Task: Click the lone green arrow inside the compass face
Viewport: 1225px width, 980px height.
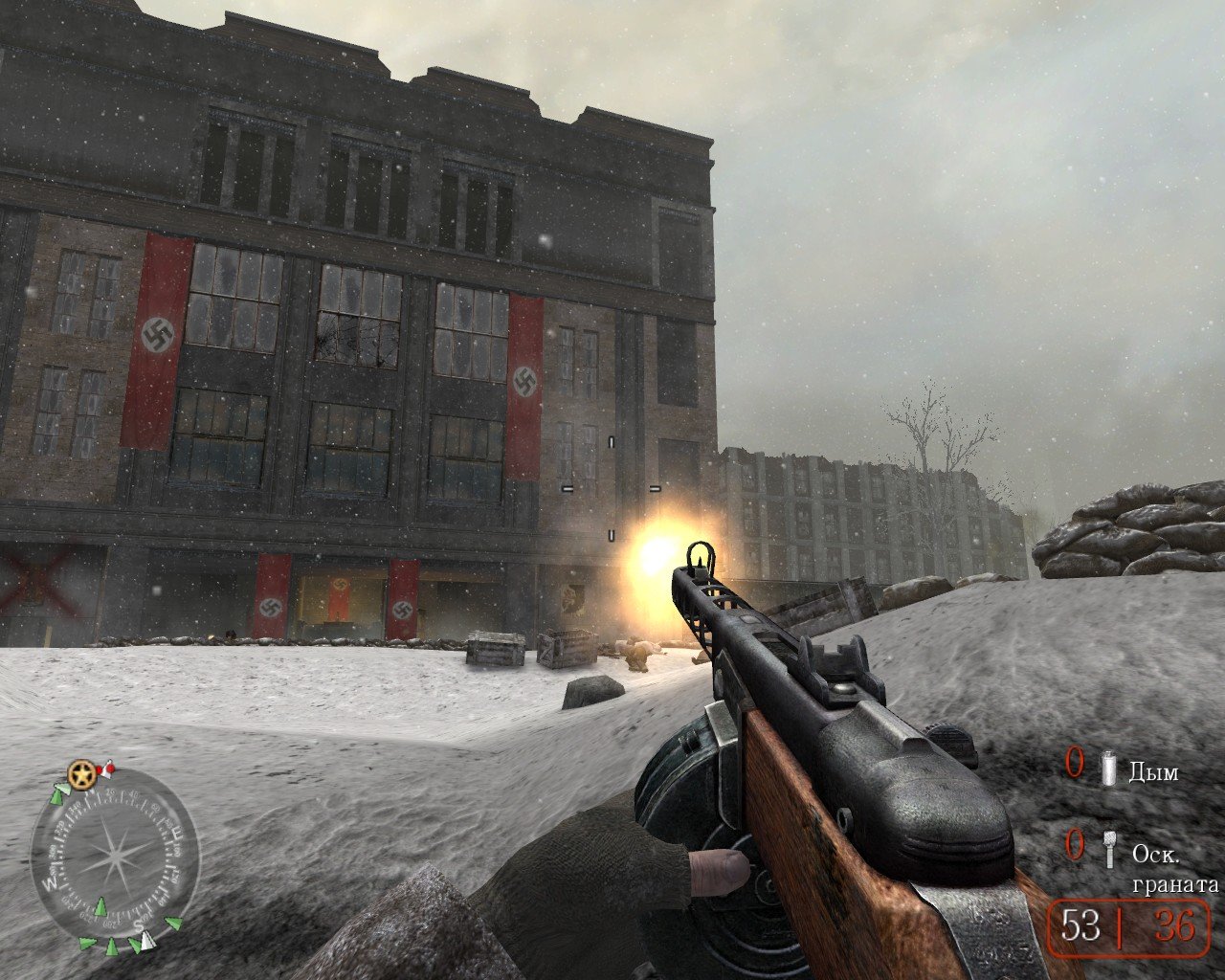Action: (x=100, y=906)
